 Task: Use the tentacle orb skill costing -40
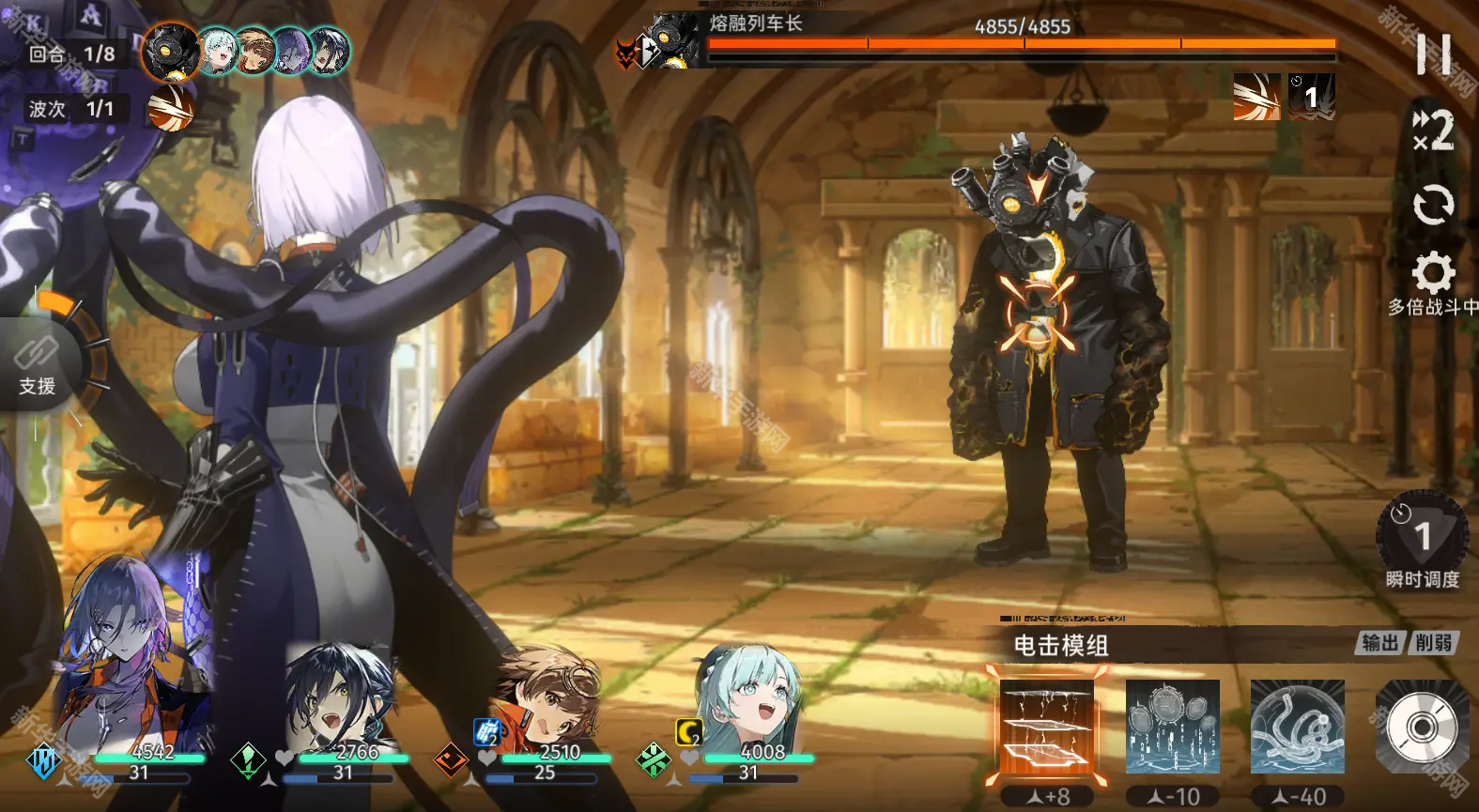1297,728
